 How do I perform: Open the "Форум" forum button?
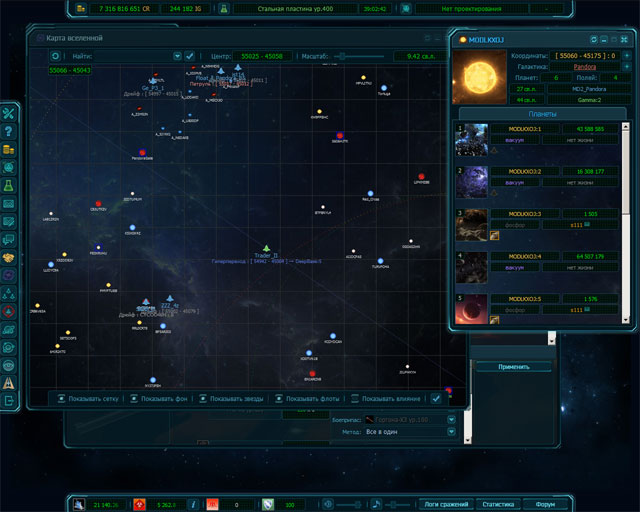545,504
